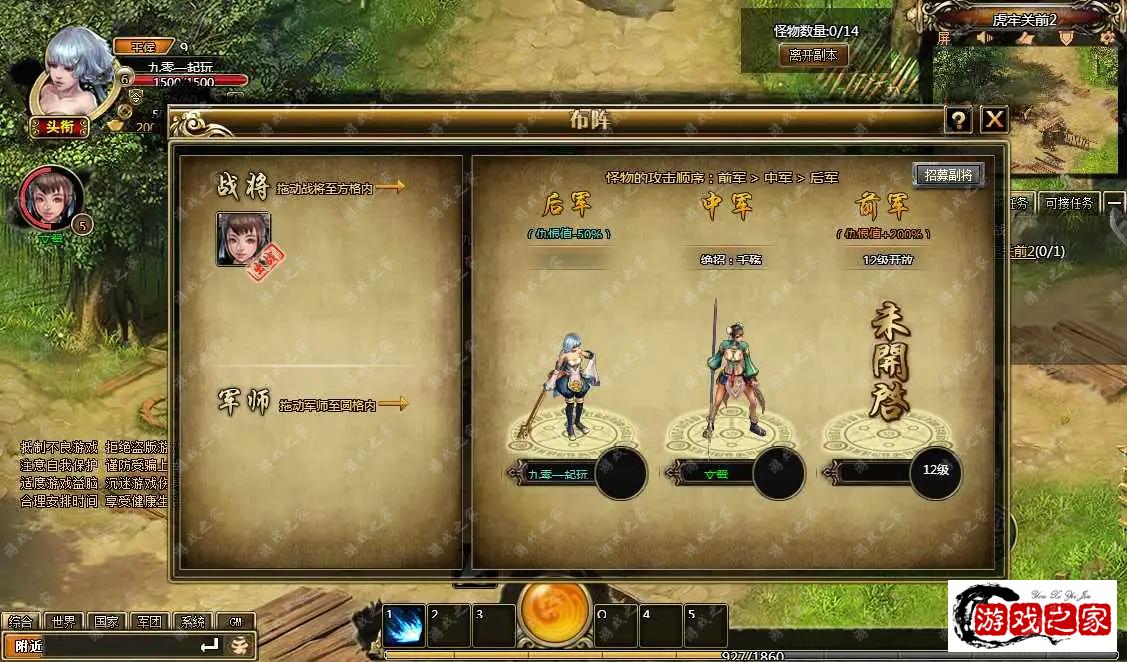Leave the dungeon with 离开副本
Image resolution: width=1127 pixels, height=662 pixels.
pyautogui.click(x=813, y=55)
